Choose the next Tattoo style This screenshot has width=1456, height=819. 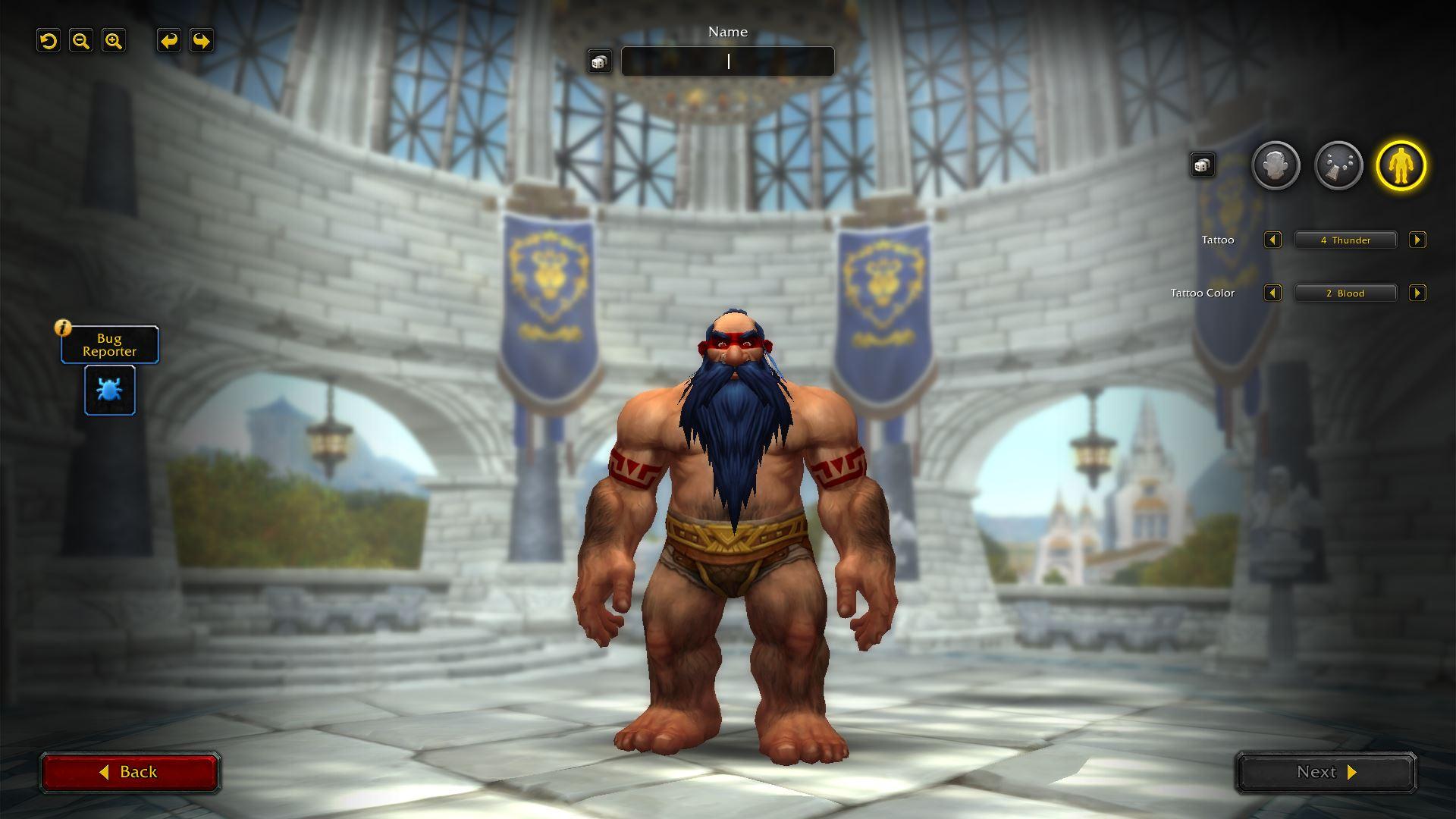tap(1417, 240)
